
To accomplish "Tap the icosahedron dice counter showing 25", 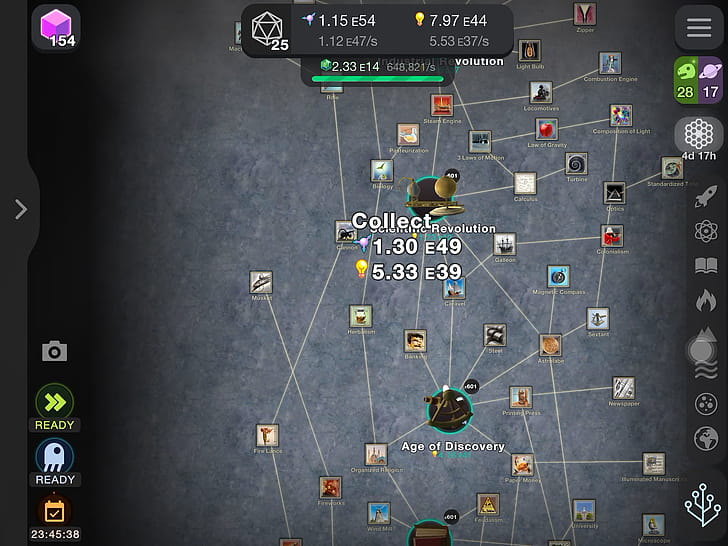I will coord(266,26).
